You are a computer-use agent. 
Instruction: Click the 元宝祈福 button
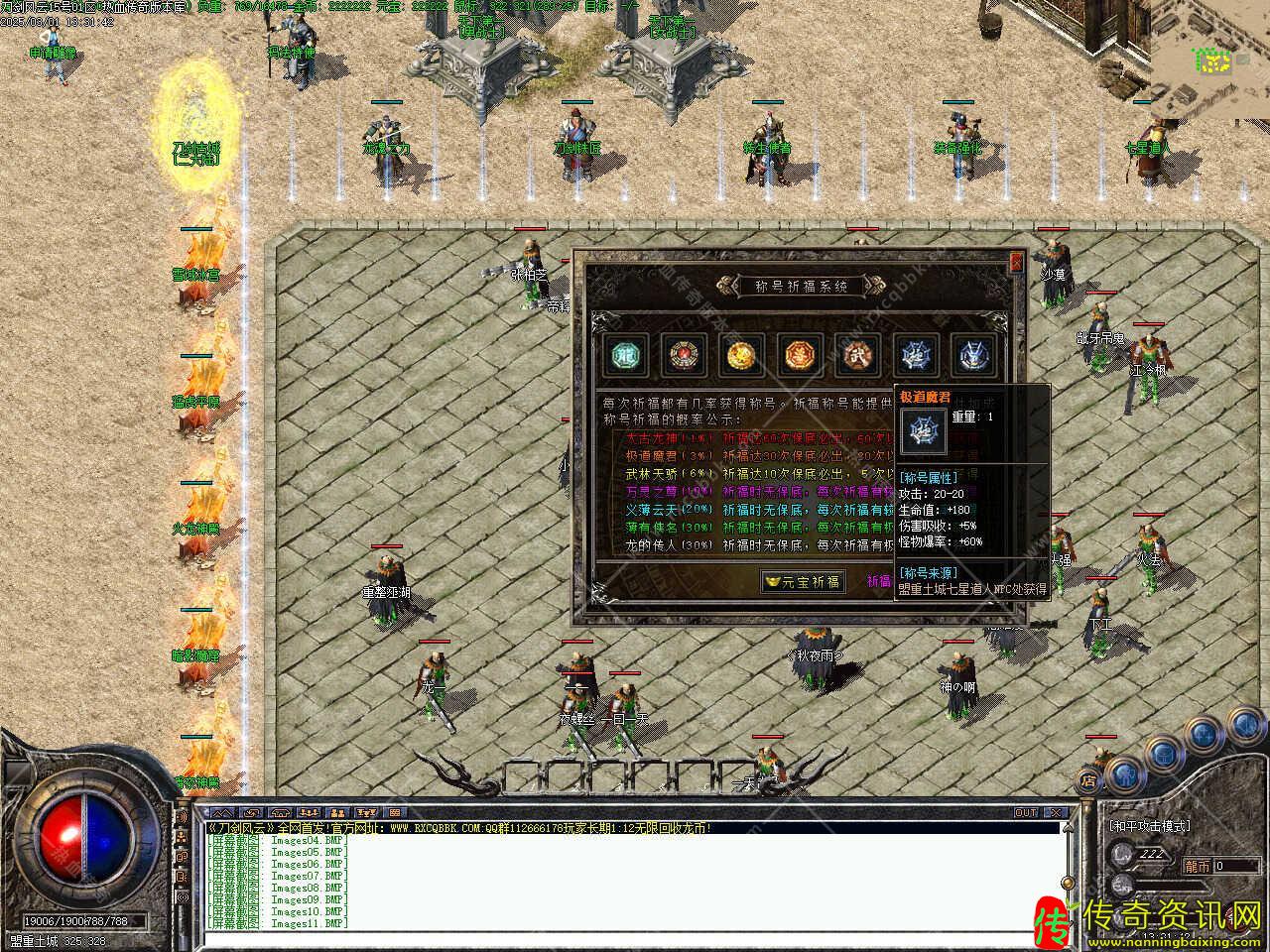[x=802, y=582]
